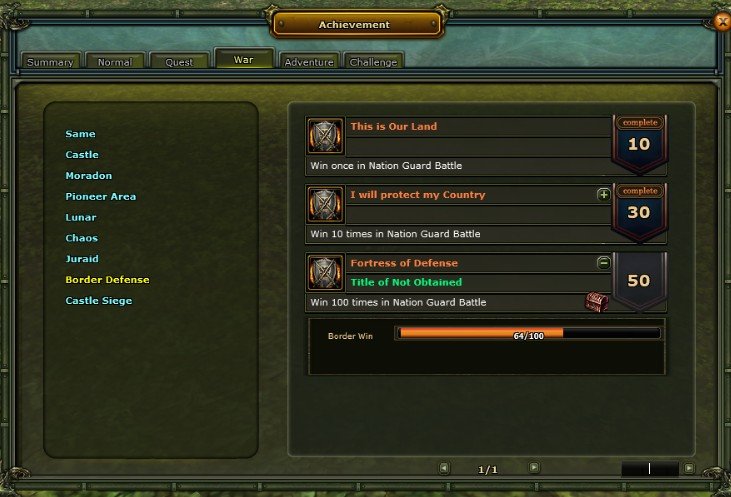This screenshot has height=497, width=731.
Task: Show Juraid achievements
Action: click(x=82, y=259)
